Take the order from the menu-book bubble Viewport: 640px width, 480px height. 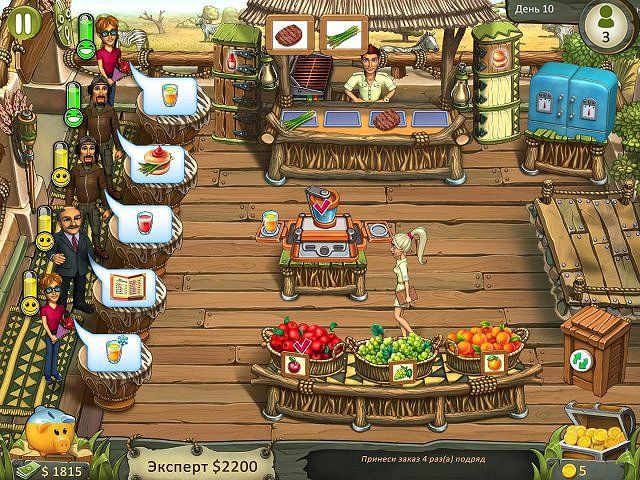(126, 287)
